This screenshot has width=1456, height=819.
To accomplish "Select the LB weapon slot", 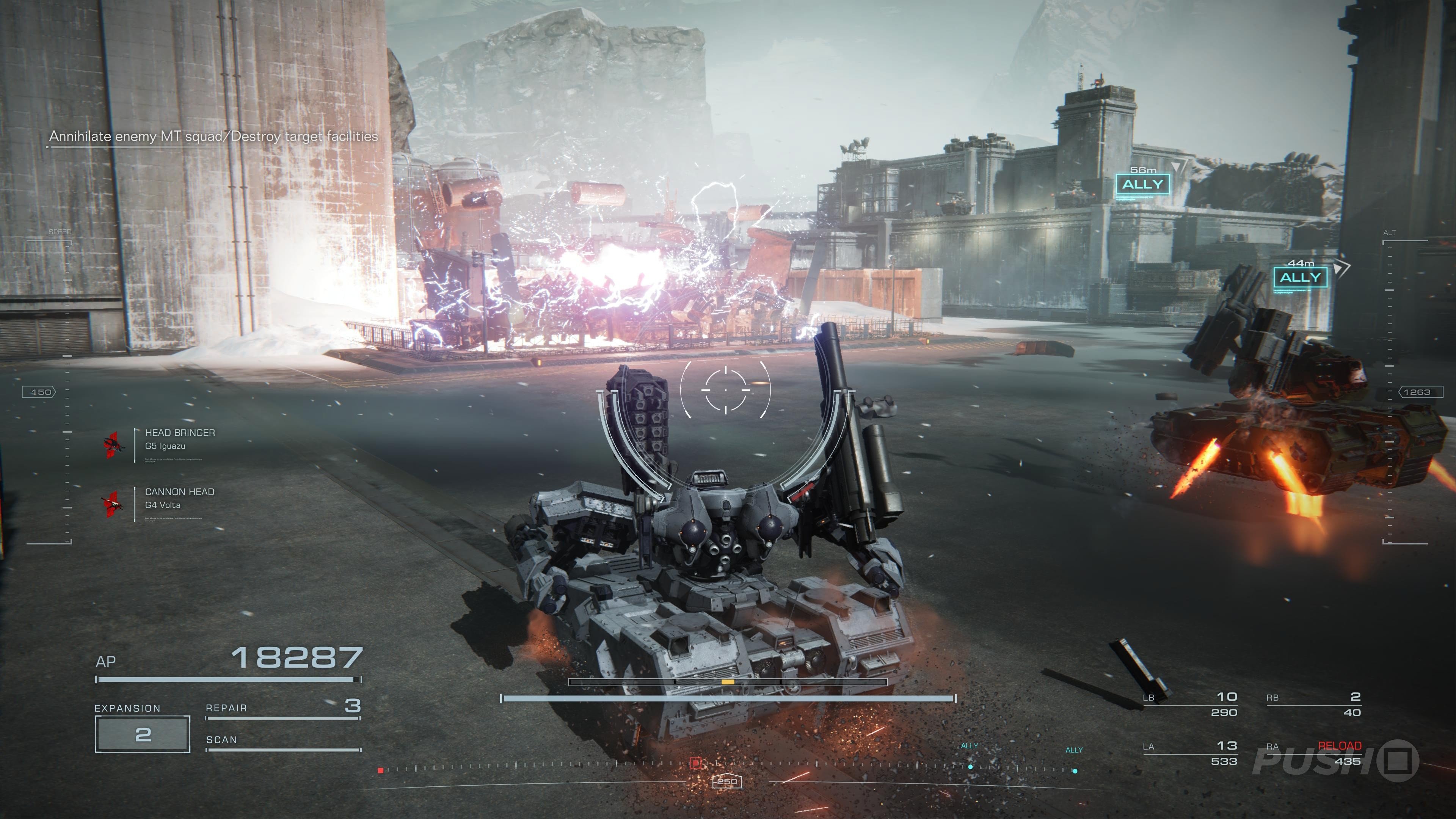I will pyautogui.click(x=1190, y=704).
